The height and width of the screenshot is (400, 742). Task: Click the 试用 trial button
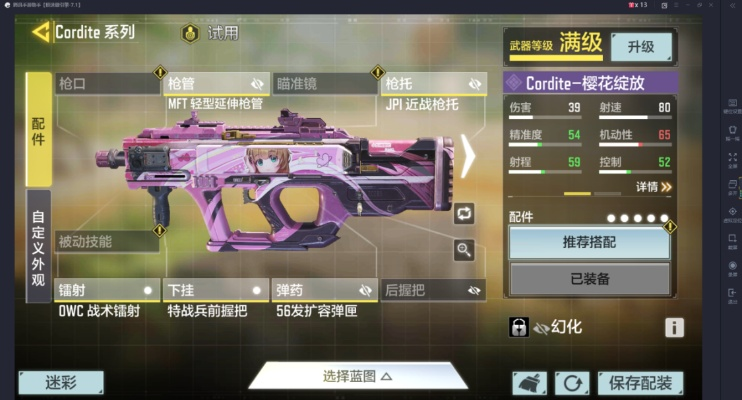click(x=211, y=33)
